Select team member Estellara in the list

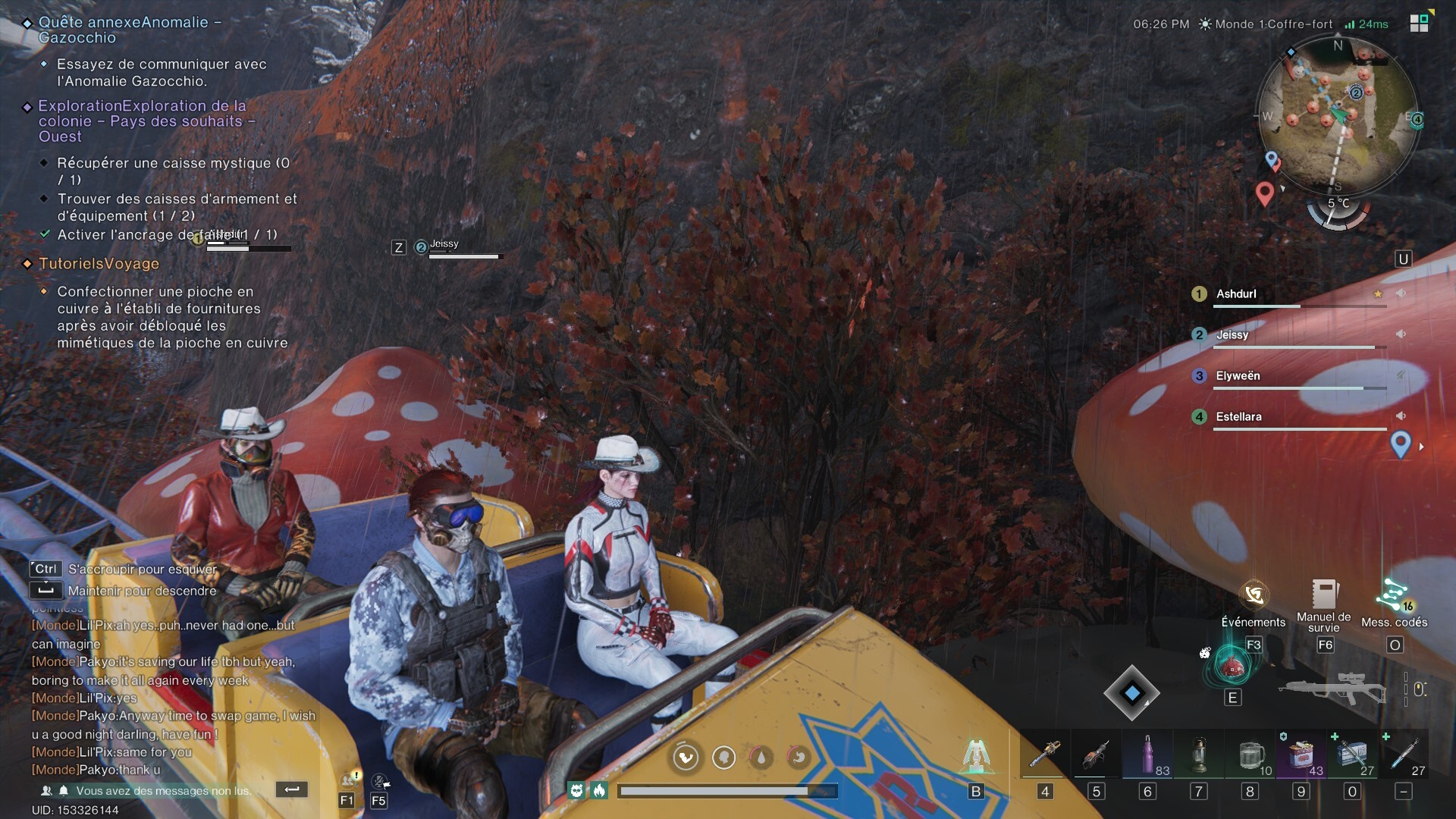tap(1238, 417)
